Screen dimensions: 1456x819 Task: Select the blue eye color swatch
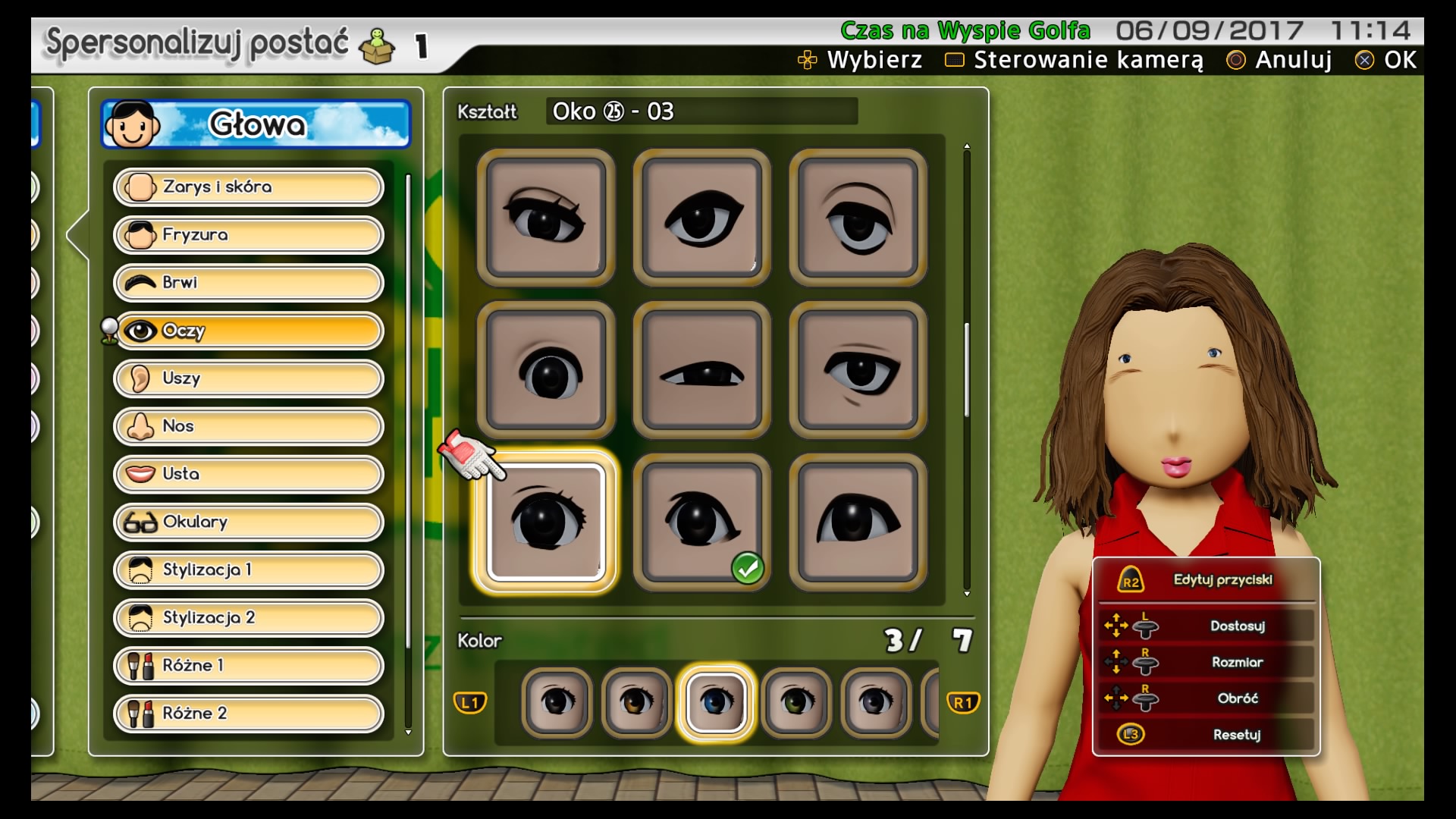[716, 701]
